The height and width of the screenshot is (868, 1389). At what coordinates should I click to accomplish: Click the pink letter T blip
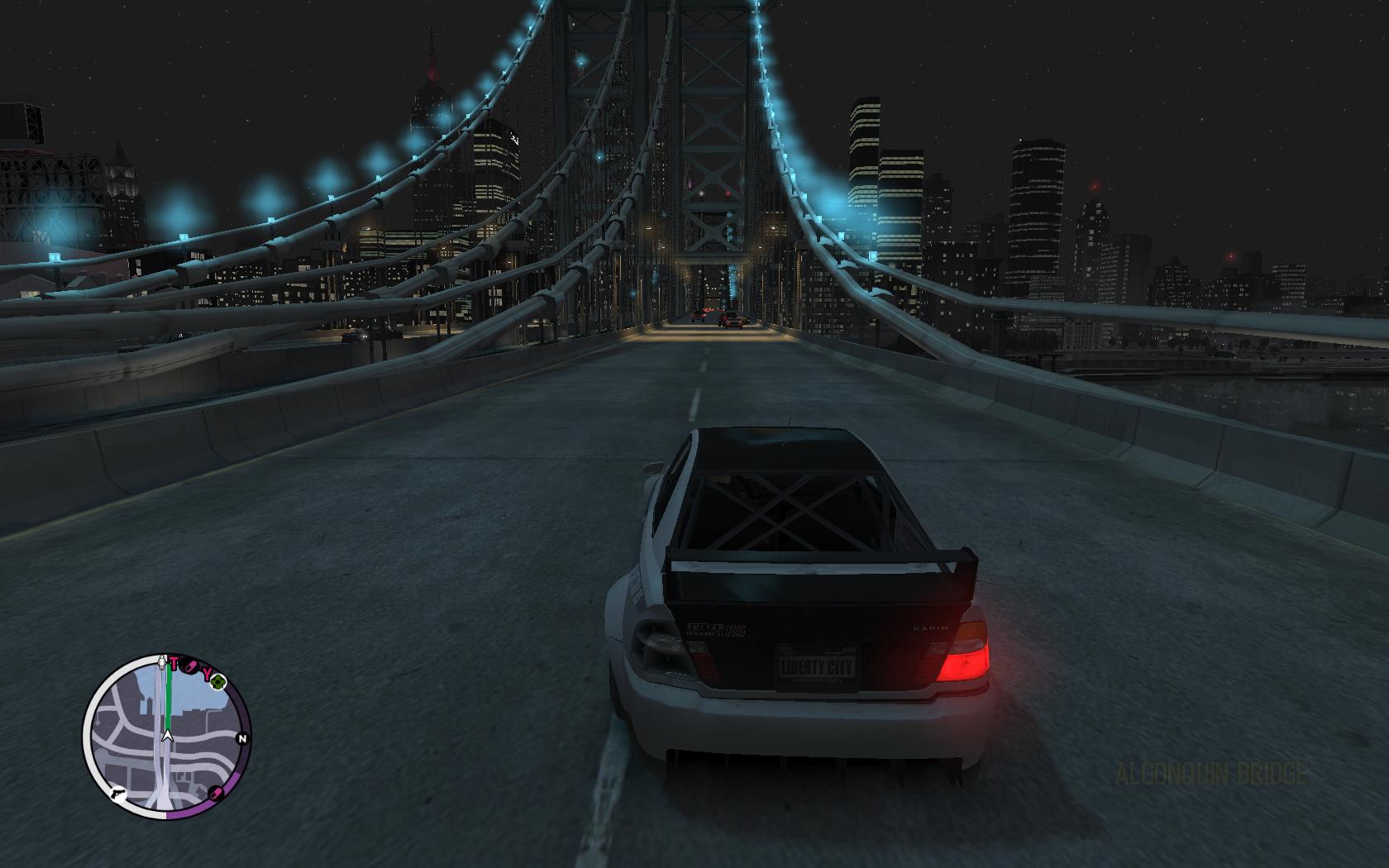click(174, 662)
